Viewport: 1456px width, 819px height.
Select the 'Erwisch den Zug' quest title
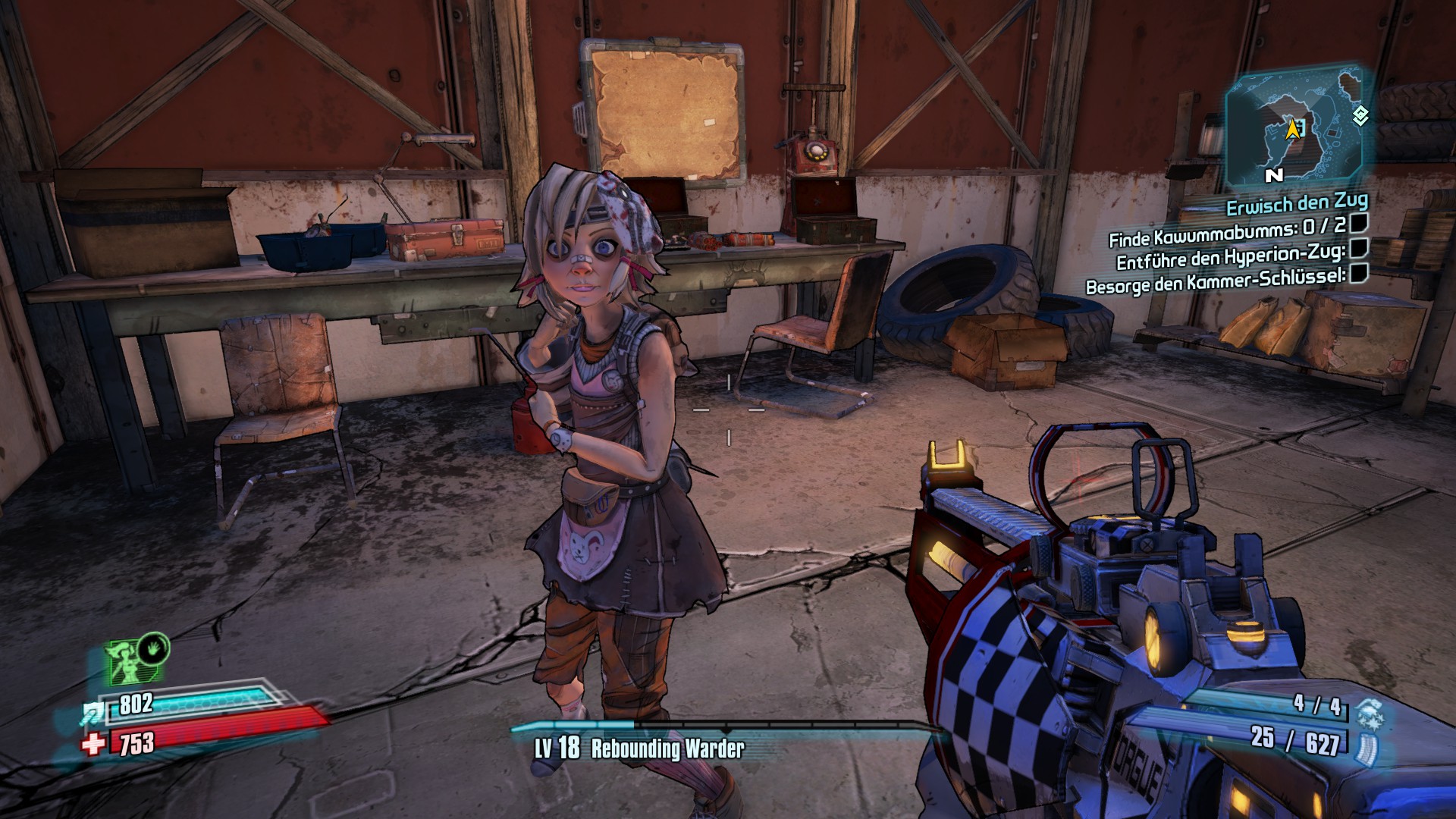point(1297,204)
